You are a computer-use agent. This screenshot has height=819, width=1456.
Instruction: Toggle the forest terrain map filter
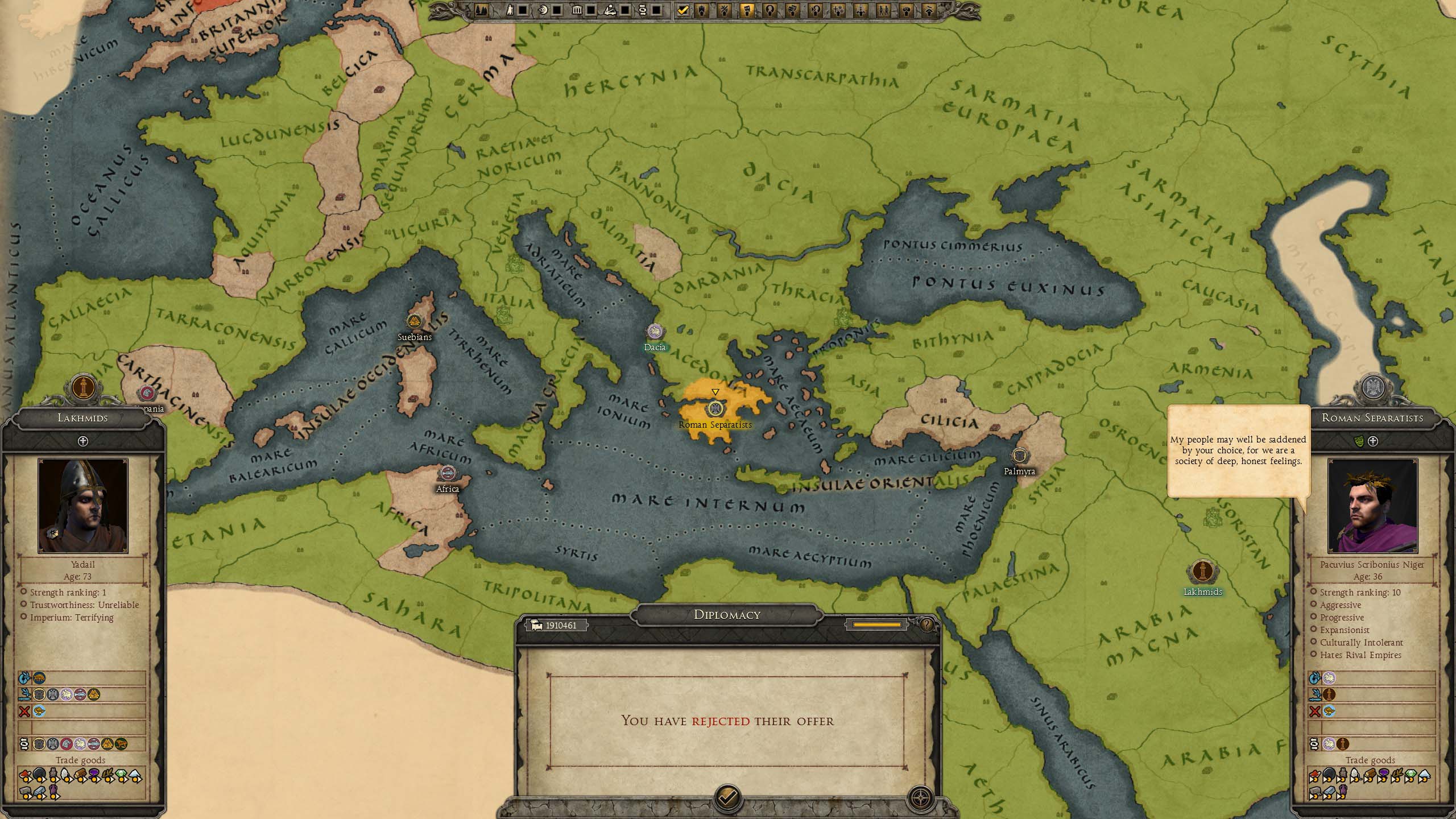[481, 10]
